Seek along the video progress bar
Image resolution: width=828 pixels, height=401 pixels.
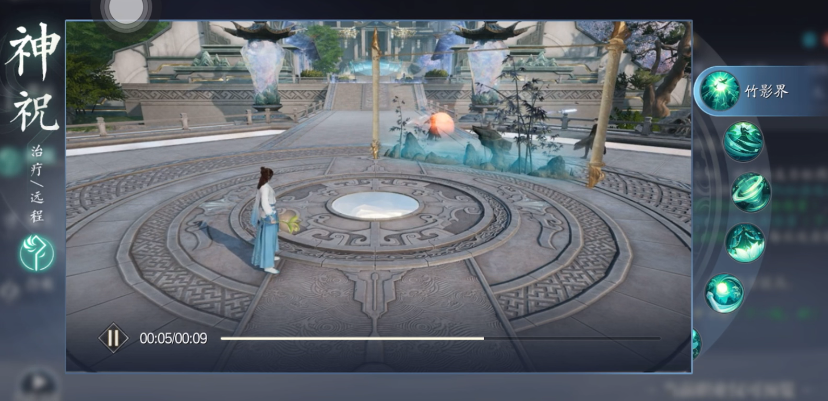pyautogui.click(x=439, y=338)
